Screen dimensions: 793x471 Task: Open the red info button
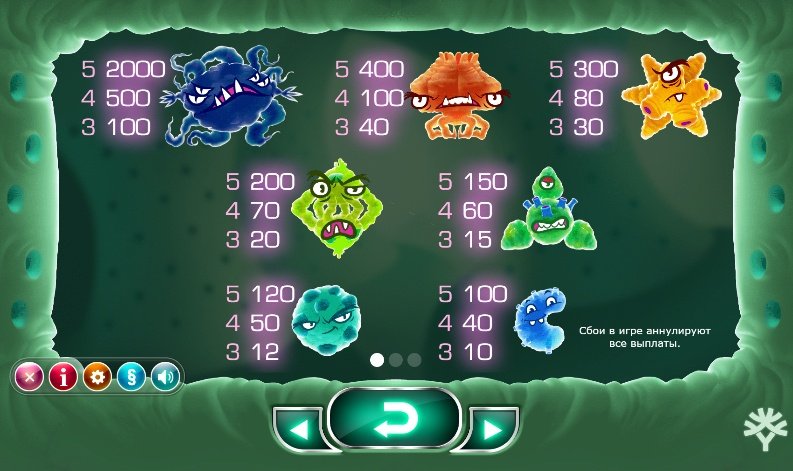tap(63, 377)
